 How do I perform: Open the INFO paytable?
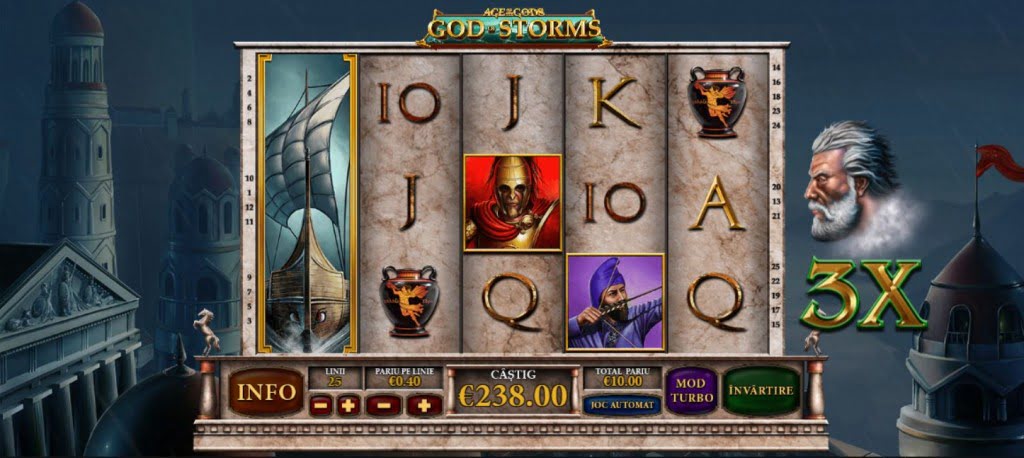[x=265, y=392]
